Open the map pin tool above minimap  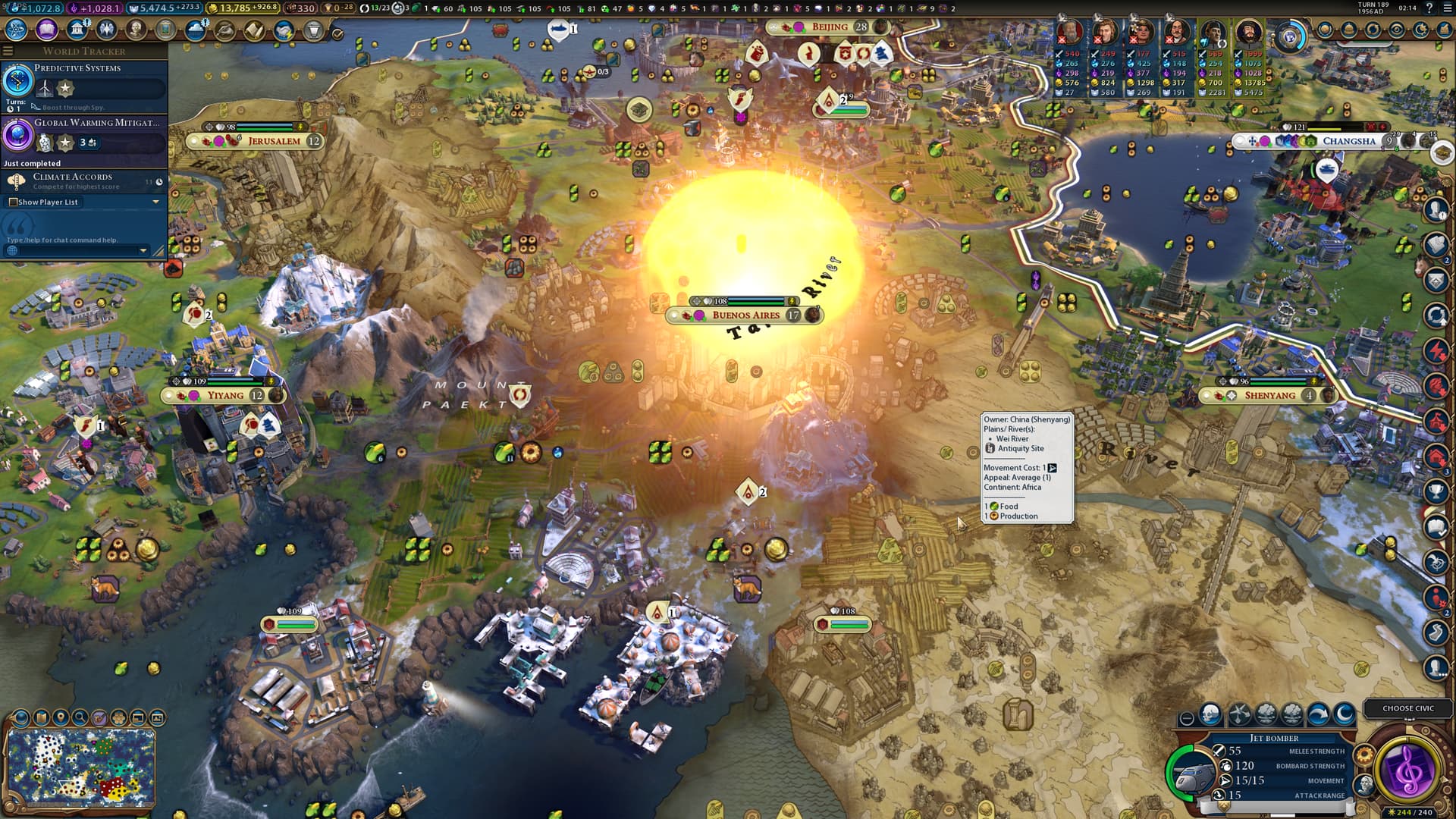tap(60, 717)
